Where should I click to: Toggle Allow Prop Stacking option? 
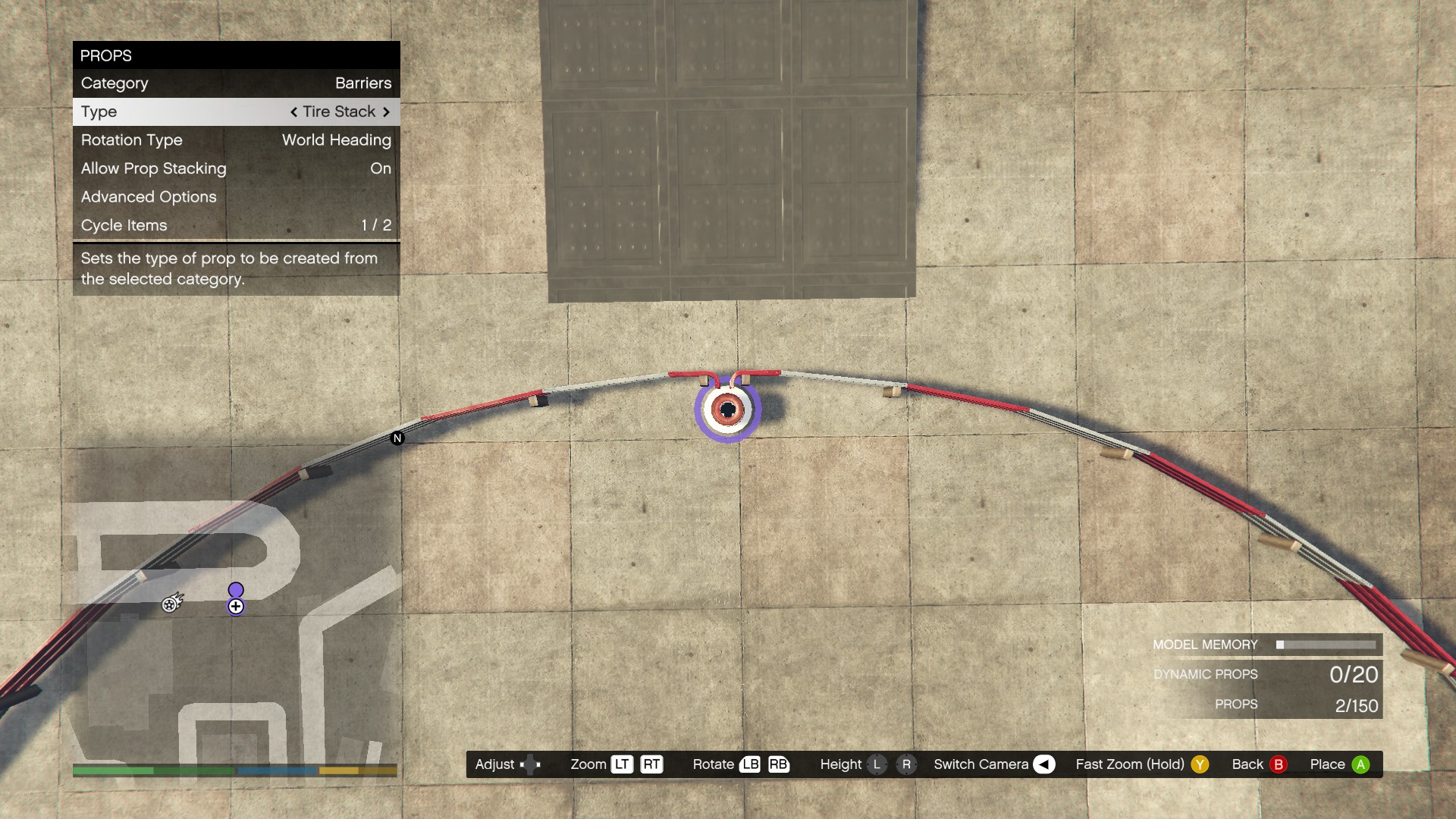[236, 168]
